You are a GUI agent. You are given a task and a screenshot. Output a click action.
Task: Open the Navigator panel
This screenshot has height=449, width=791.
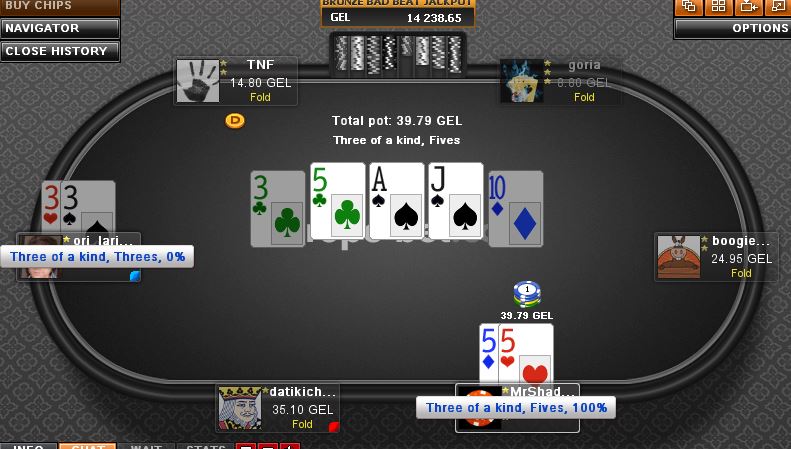(60, 29)
